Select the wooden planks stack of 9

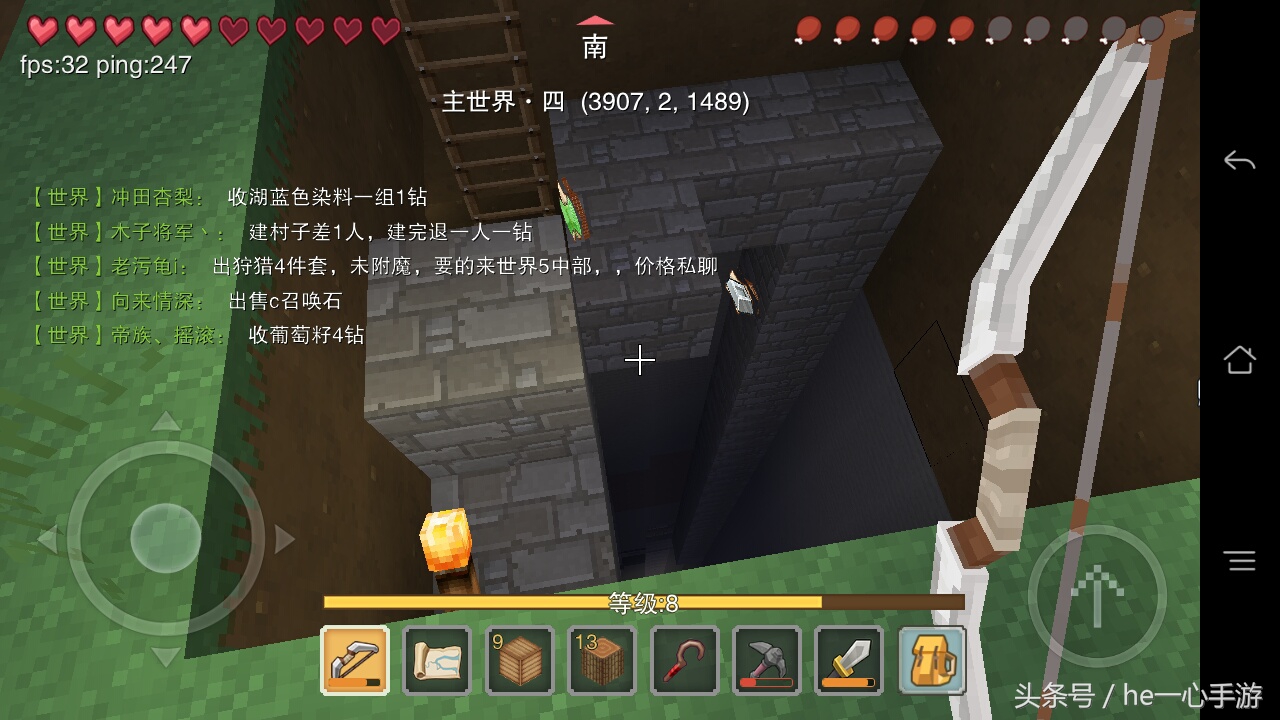pos(519,660)
